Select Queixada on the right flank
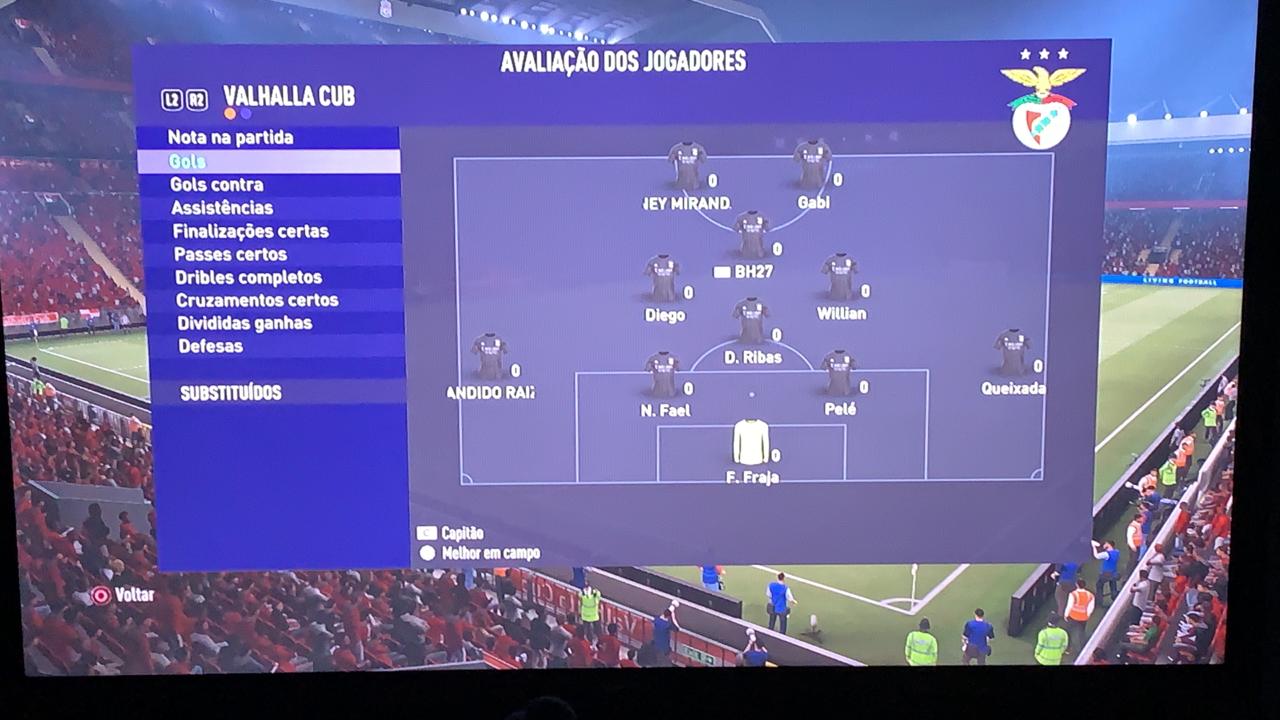 point(1012,352)
